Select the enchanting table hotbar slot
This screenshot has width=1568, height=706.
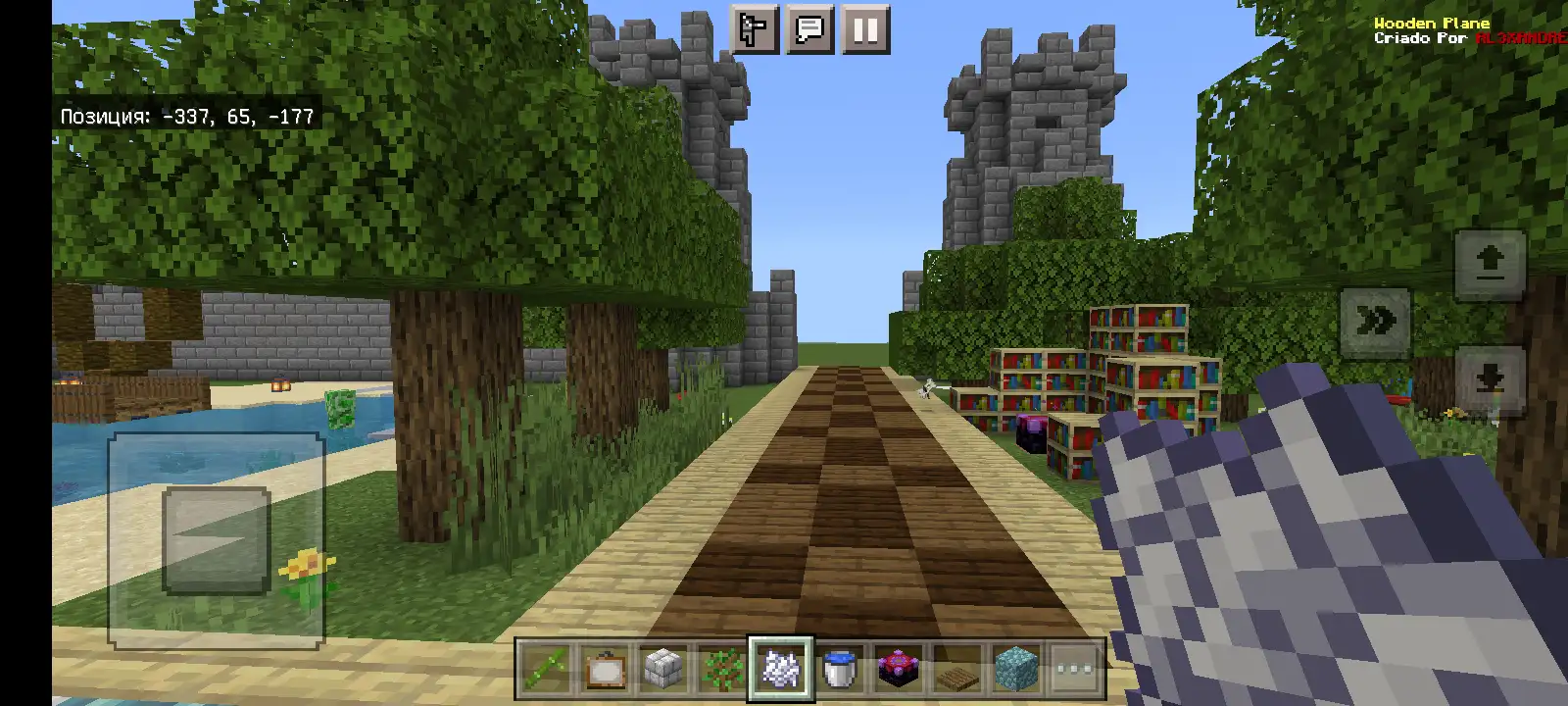899,670
